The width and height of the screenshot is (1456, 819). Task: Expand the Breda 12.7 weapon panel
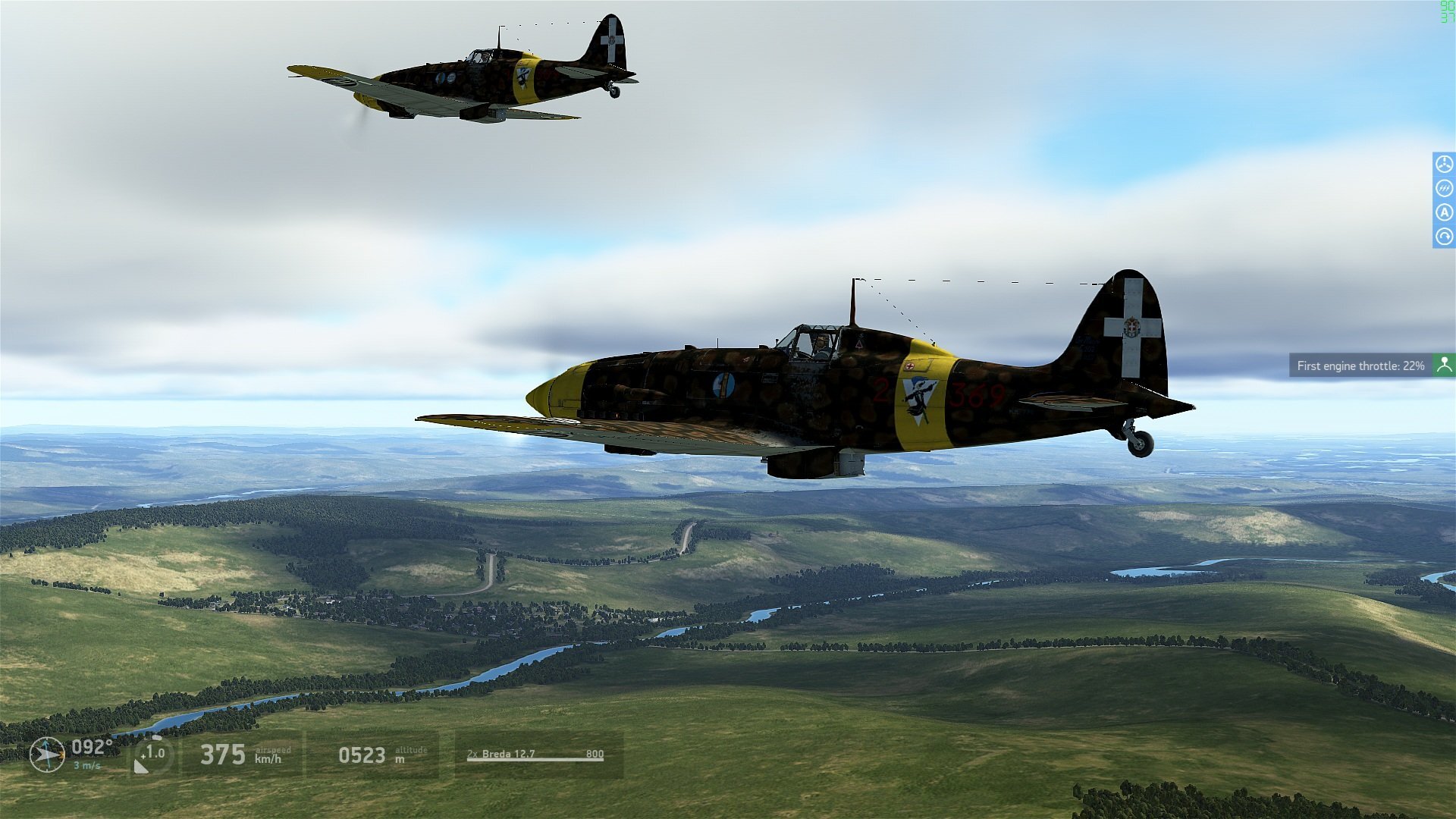(535, 755)
